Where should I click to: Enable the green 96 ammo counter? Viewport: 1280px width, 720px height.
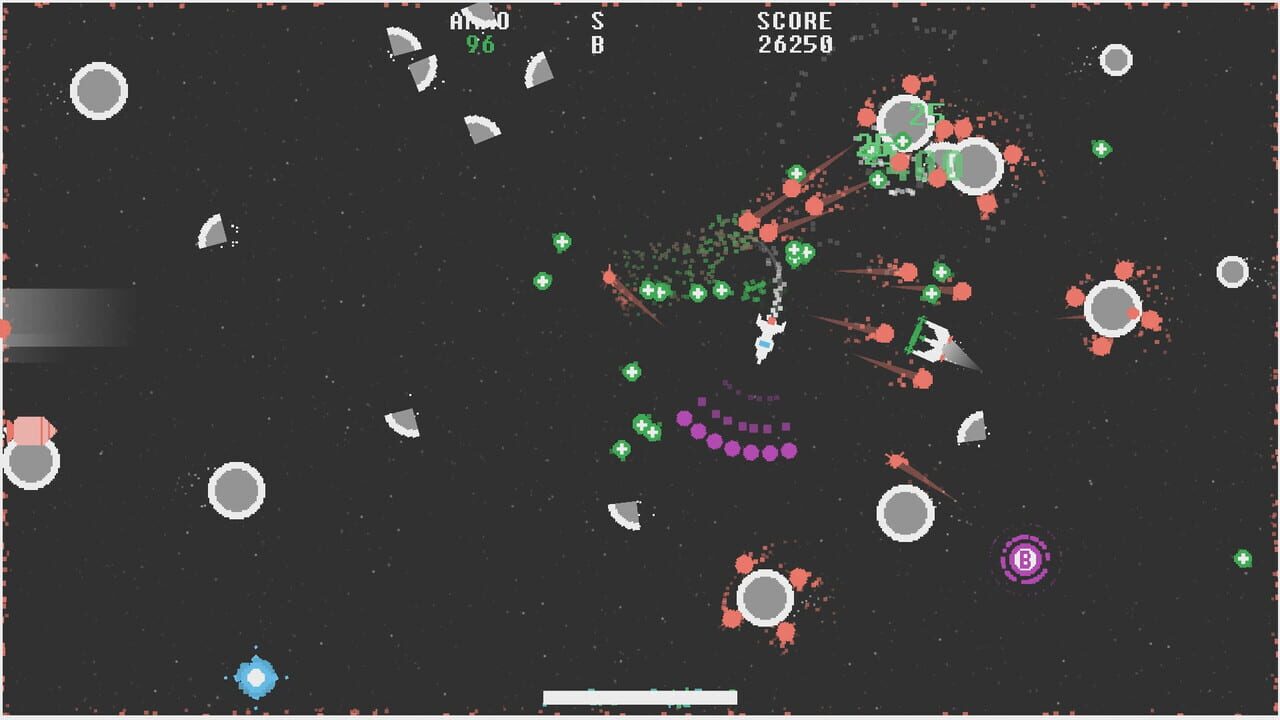tap(481, 42)
